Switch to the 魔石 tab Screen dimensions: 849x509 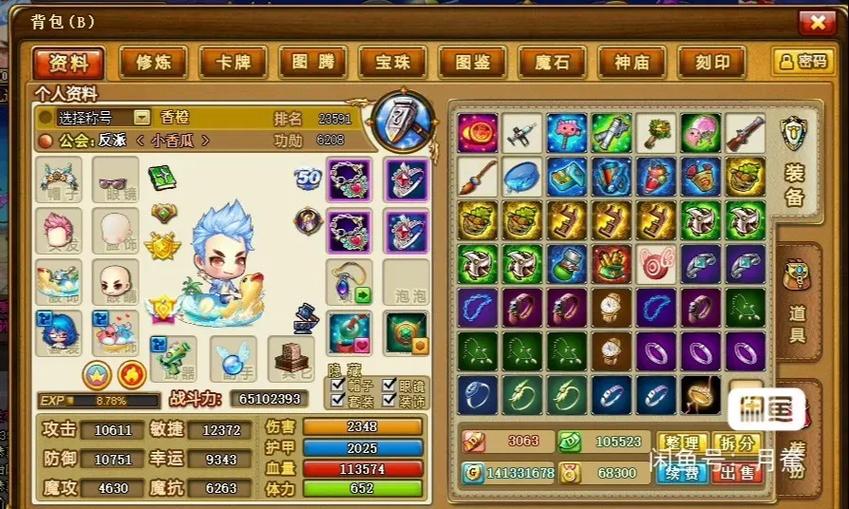click(x=552, y=62)
